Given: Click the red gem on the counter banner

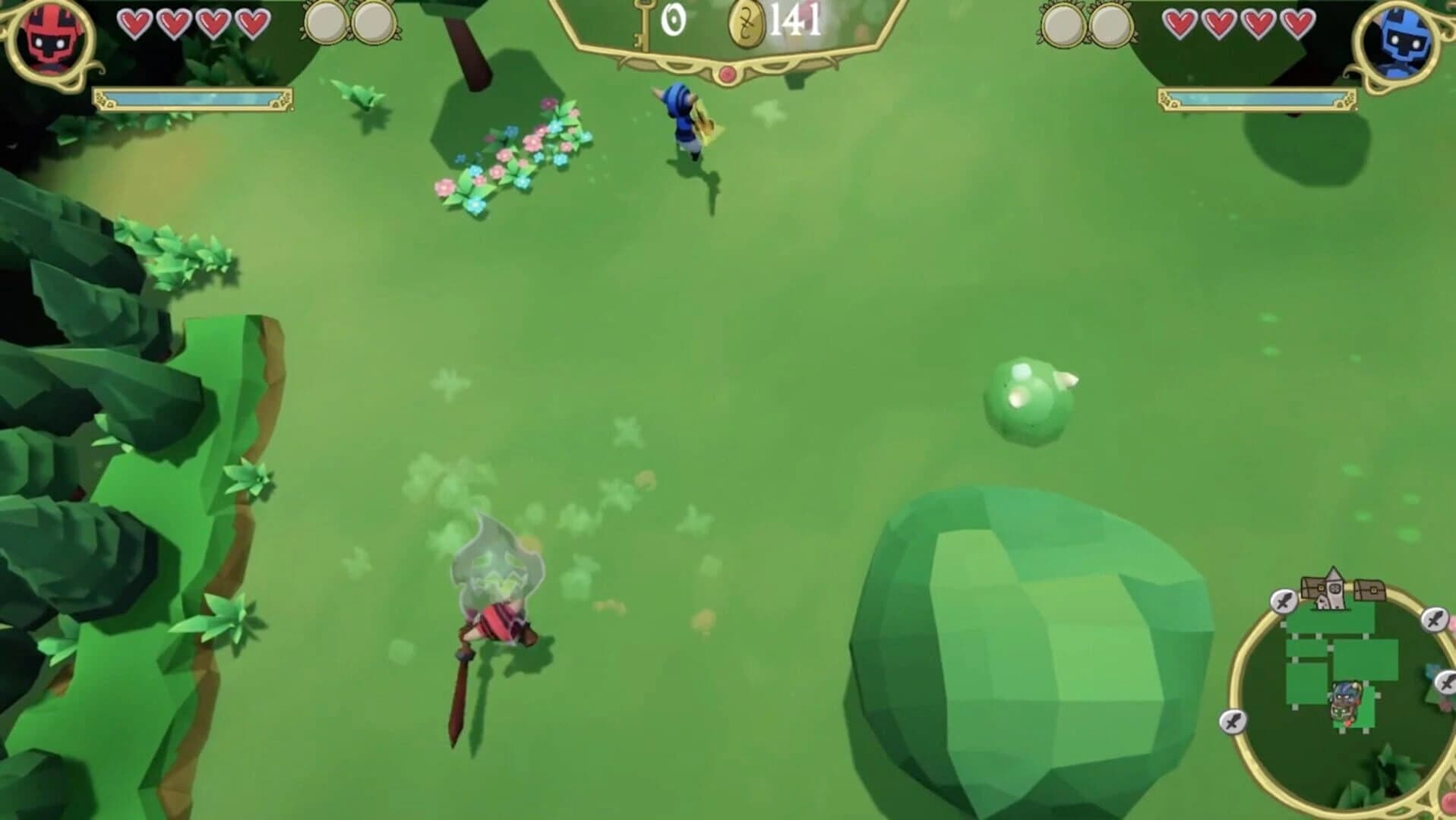Looking at the screenshot, I should pos(728,74).
